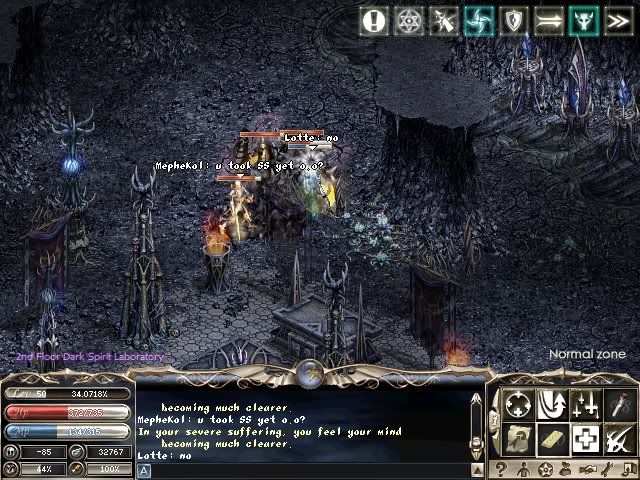The height and width of the screenshot is (480, 640).
Task: Select the yellow bar item slot
Action: (x=552, y=438)
